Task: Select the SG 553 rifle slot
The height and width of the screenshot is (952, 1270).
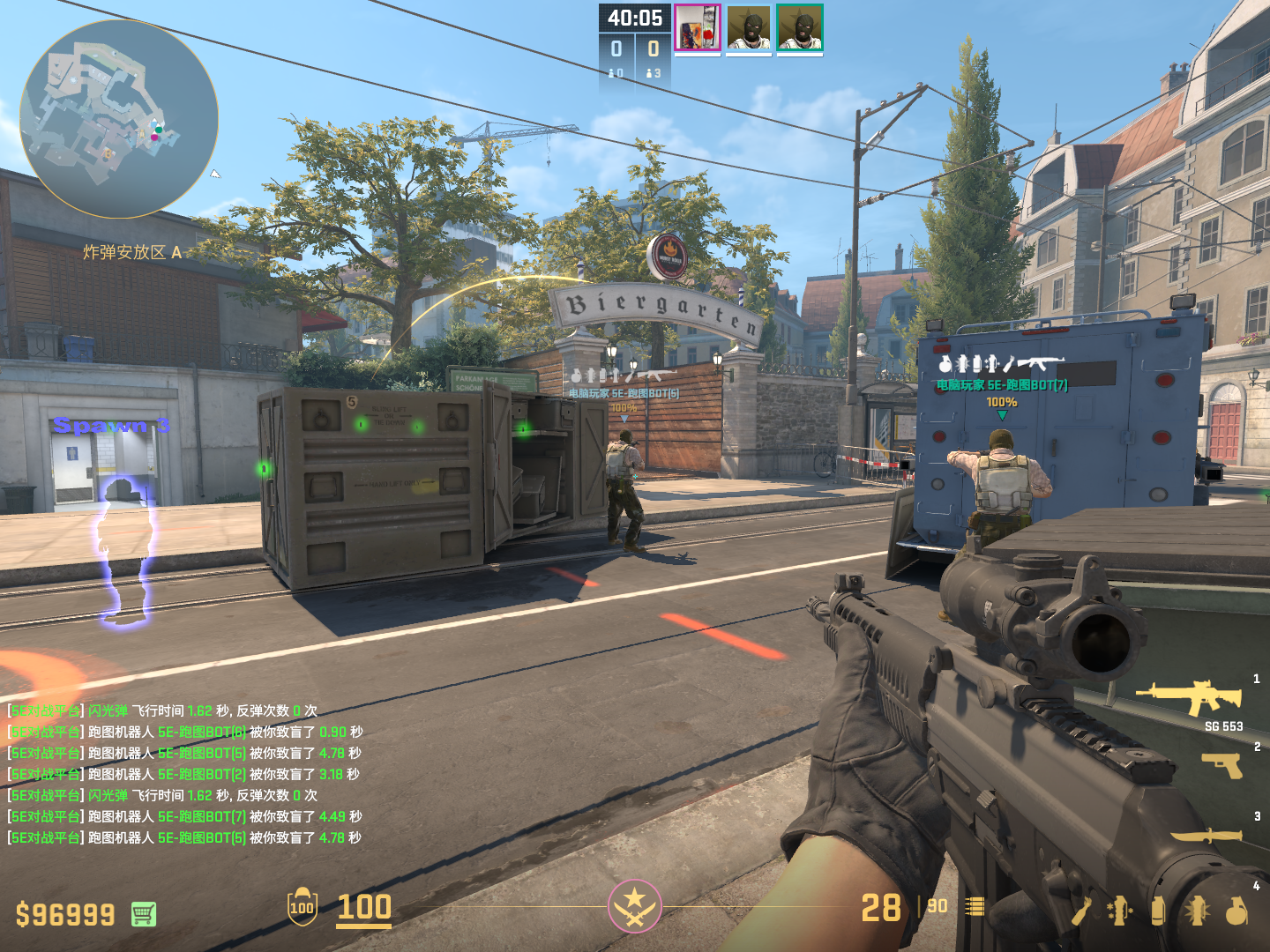Action: click(x=1191, y=697)
